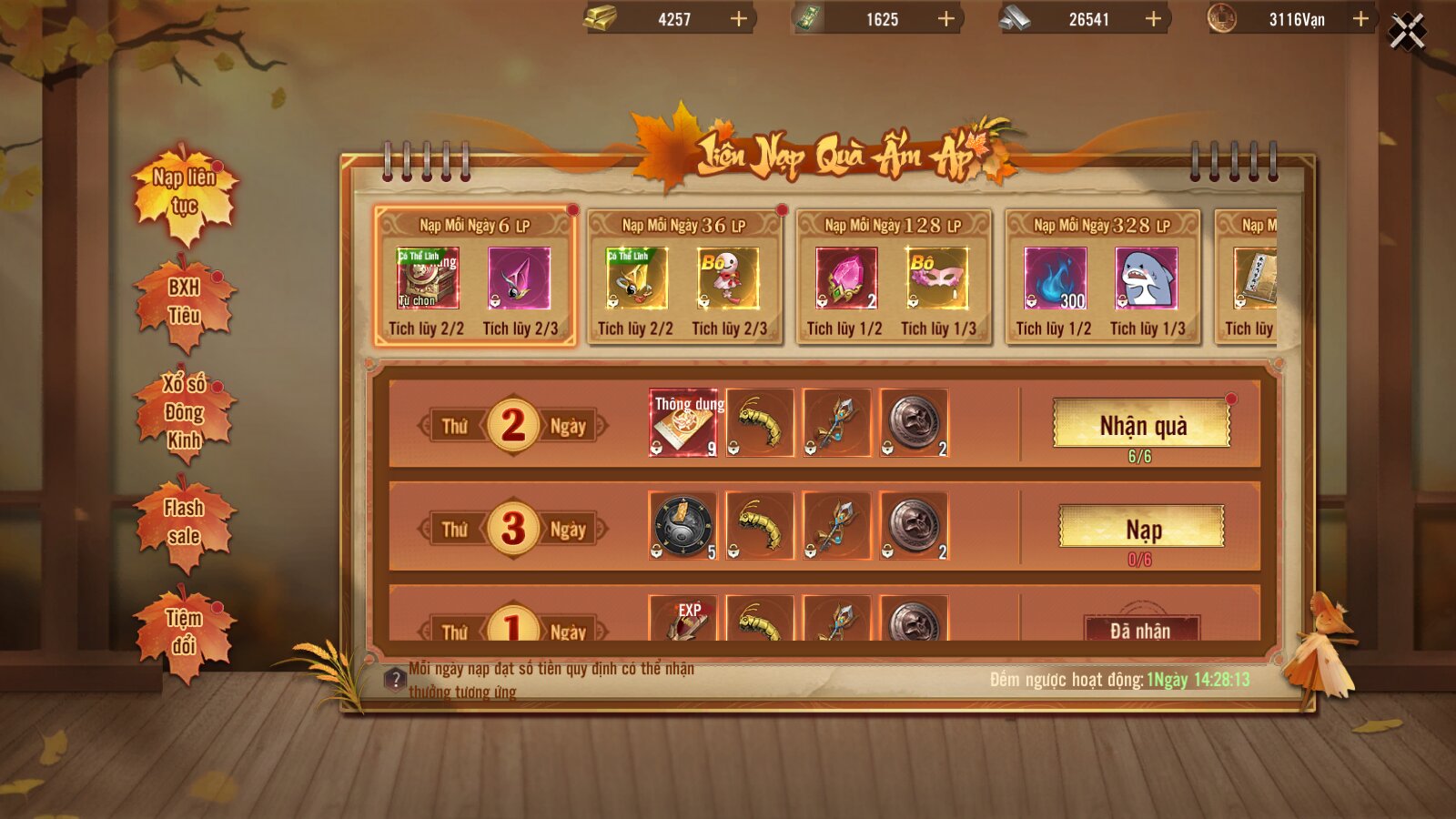Tap the Nạp button for day 3
Viewport: 1456px width, 819px height.
click(1142, 528)
